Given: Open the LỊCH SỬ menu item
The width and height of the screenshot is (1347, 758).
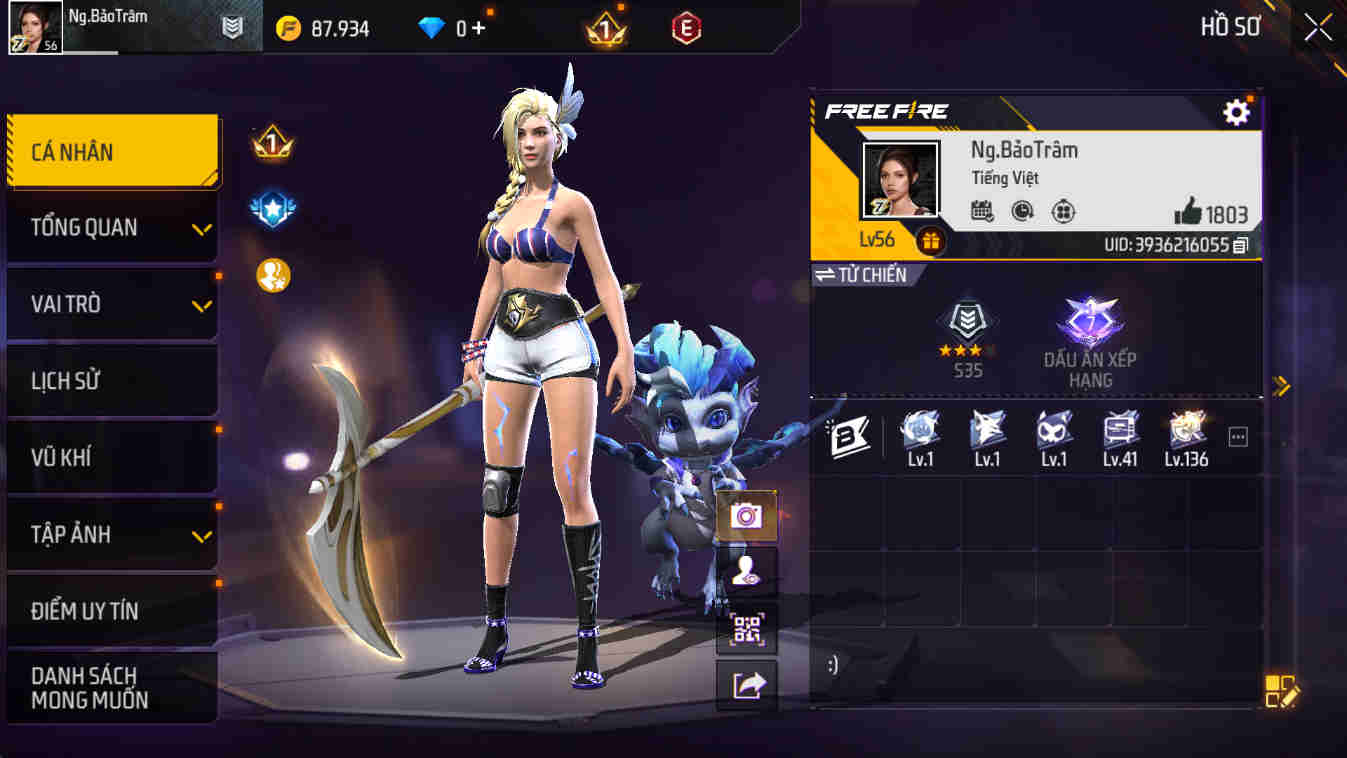Looking at the screenshot, I should point(110,380).
